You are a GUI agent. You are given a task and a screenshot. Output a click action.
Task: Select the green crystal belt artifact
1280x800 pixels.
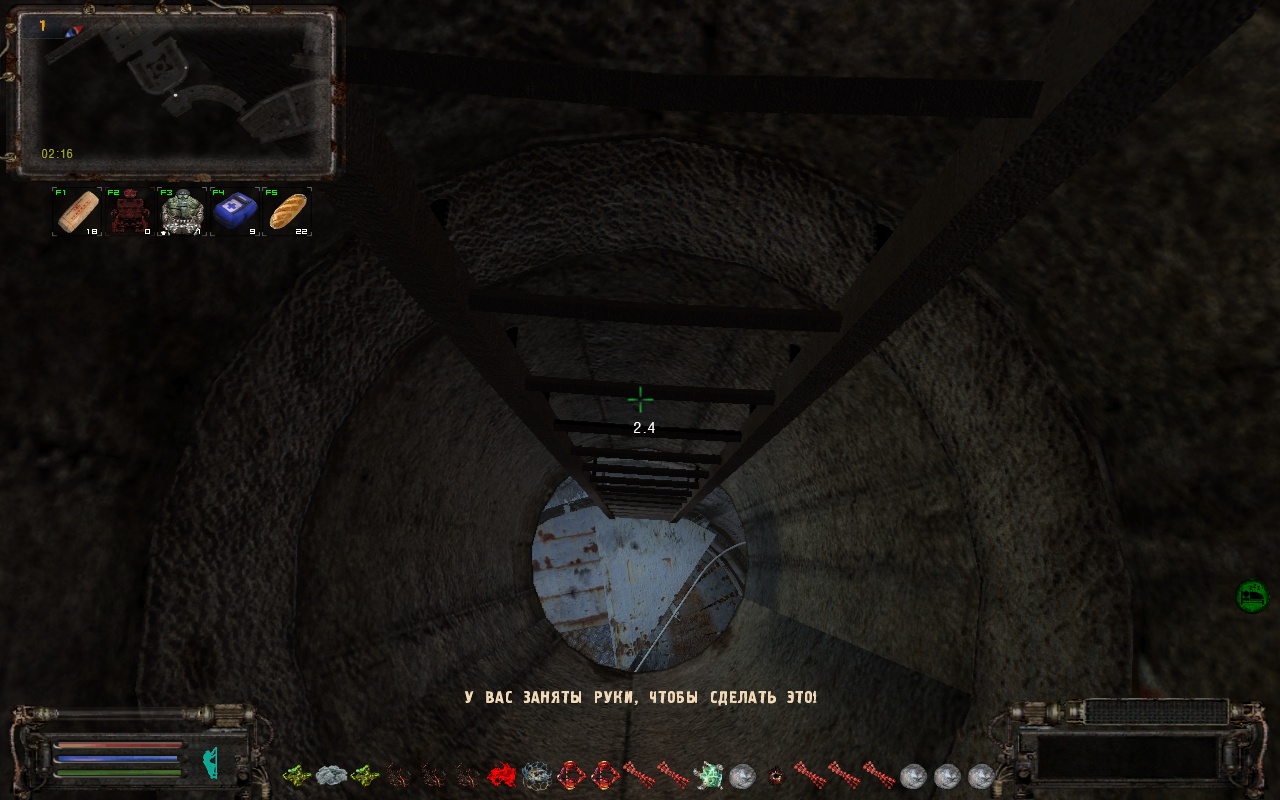708,775
